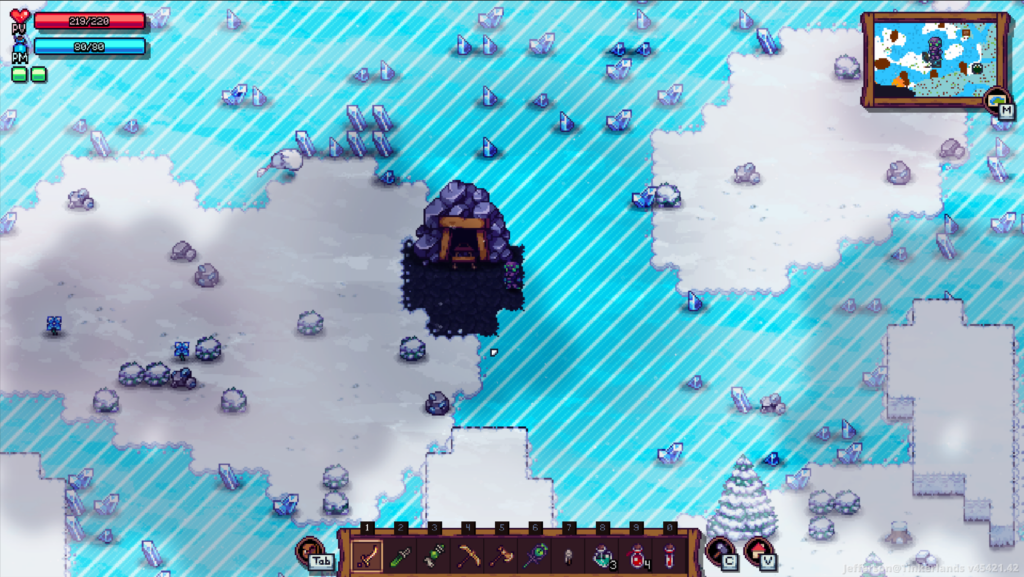Choose the green-gemmed tool in slot 3
1024x577 pixels.
click(x=435, y=554)
